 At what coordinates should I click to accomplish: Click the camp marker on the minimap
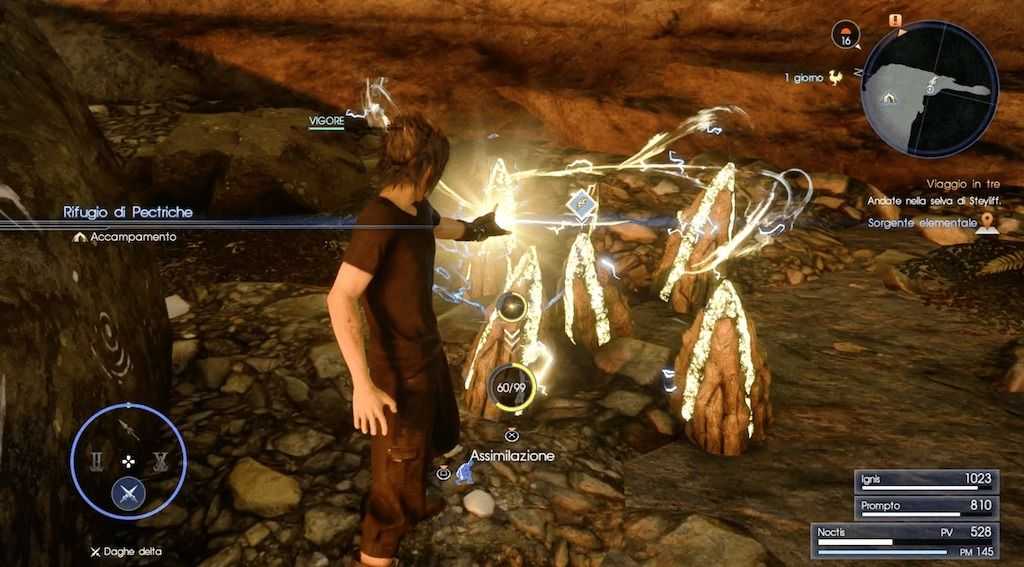[887, 98]
